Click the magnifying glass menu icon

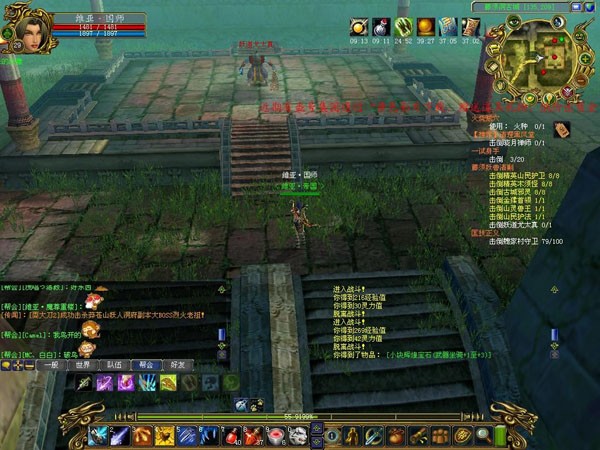point(483,435)
